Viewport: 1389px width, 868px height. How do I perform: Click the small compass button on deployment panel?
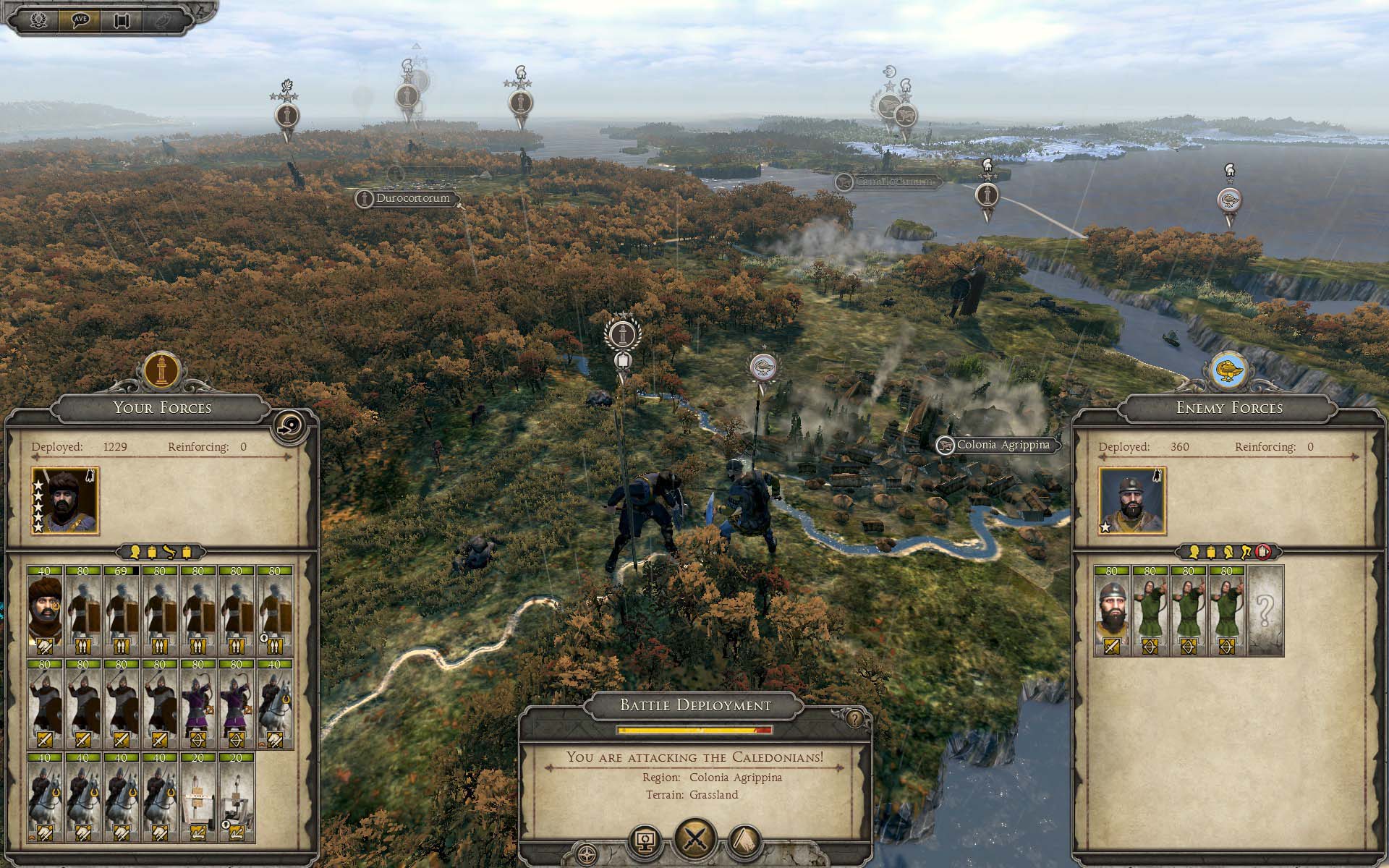(x=587, y=852)
